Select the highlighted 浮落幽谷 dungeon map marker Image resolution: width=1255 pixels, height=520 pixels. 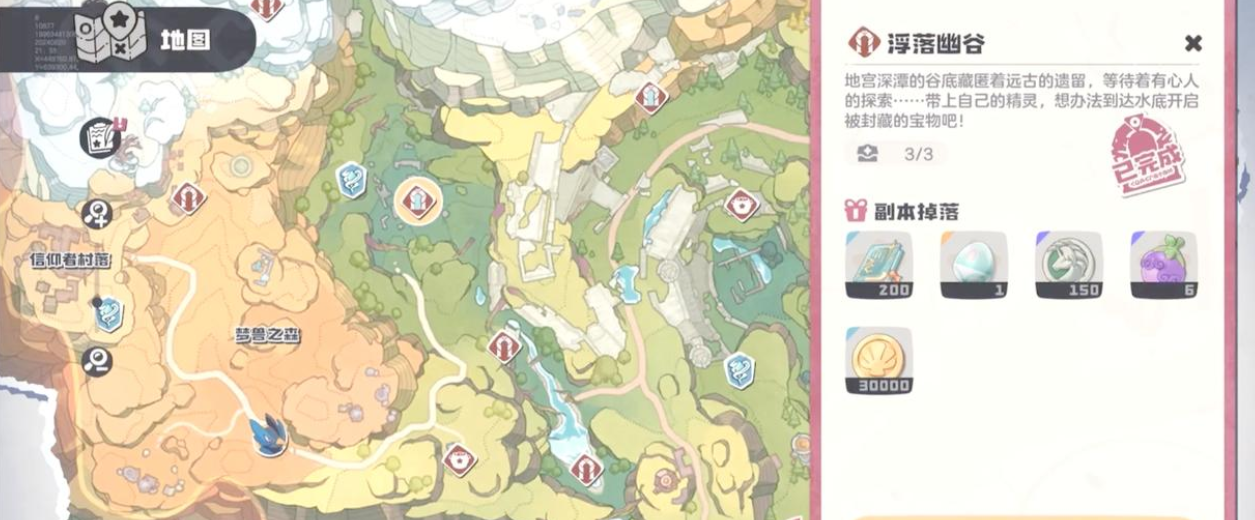click(x=417, y=202)
